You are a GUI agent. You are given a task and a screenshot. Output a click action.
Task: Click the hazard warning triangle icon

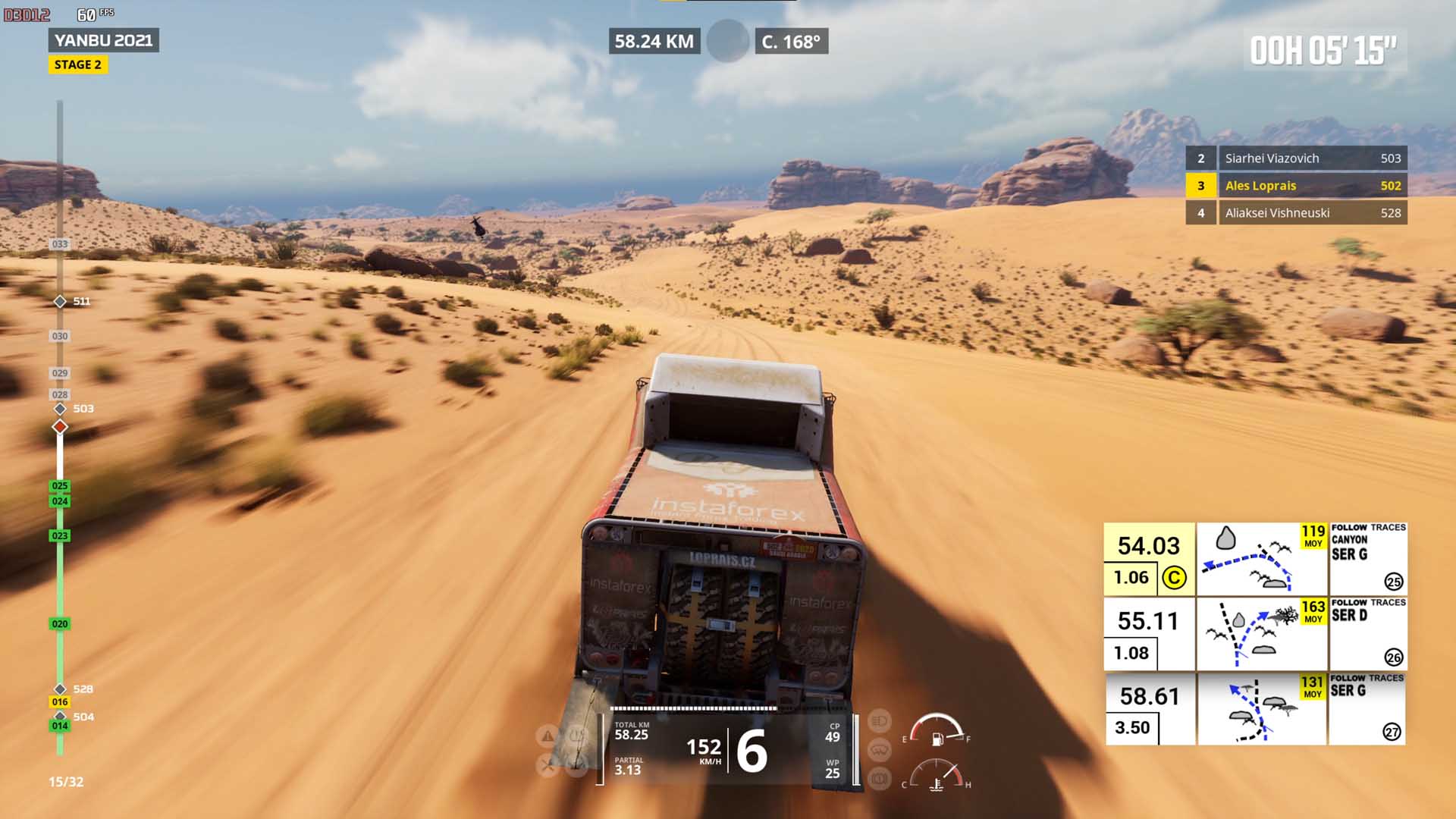click(547, 736)
